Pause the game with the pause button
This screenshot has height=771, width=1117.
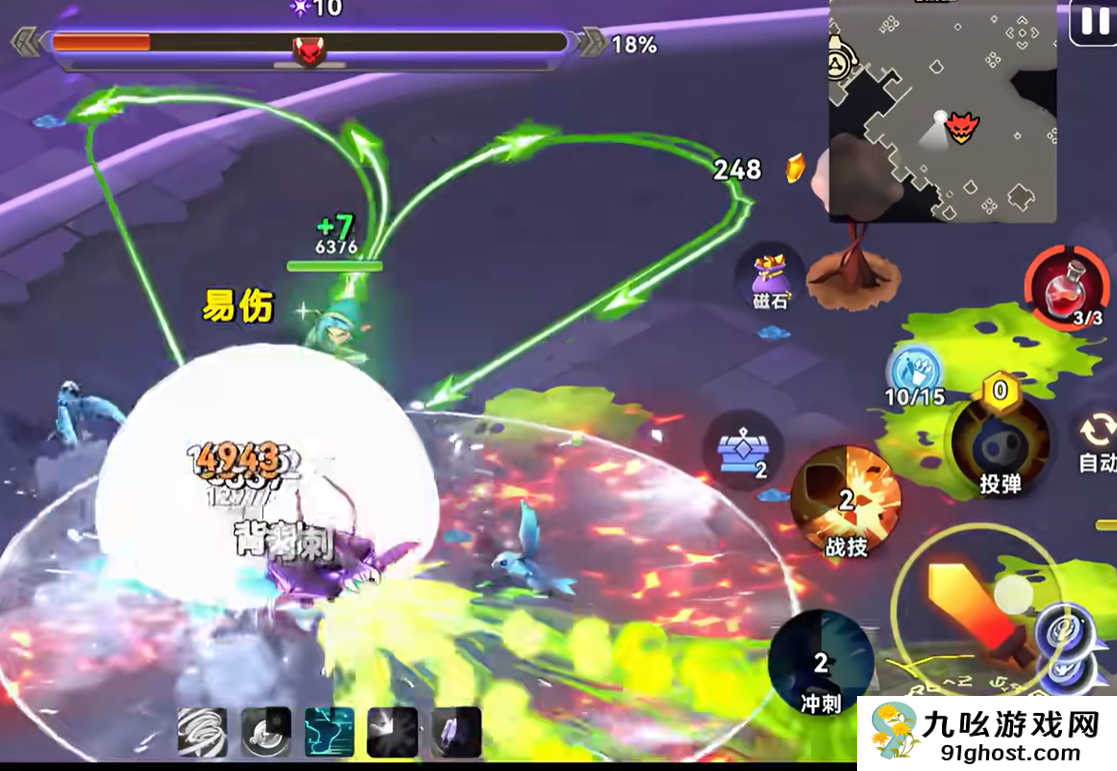[x=1092, y=21]
